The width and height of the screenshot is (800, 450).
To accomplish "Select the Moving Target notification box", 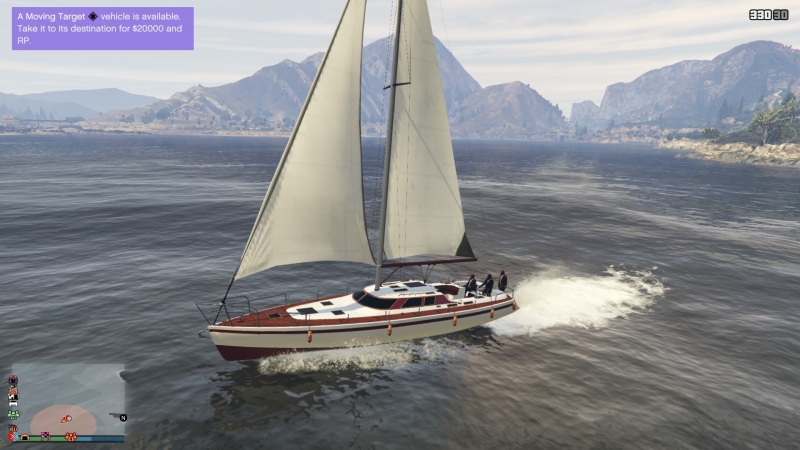I will pos(102,28).
